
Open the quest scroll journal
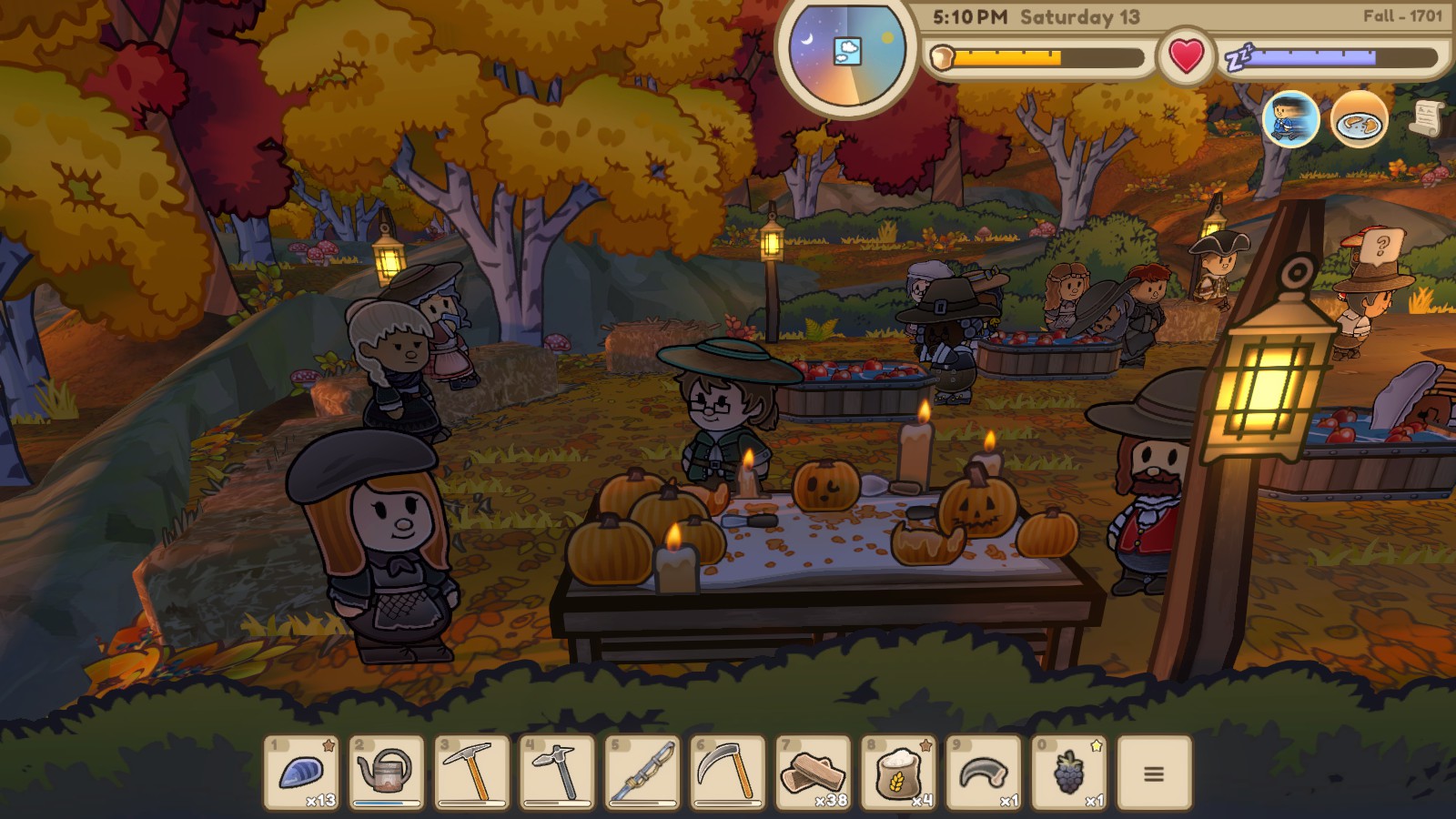click(1427, 118)
